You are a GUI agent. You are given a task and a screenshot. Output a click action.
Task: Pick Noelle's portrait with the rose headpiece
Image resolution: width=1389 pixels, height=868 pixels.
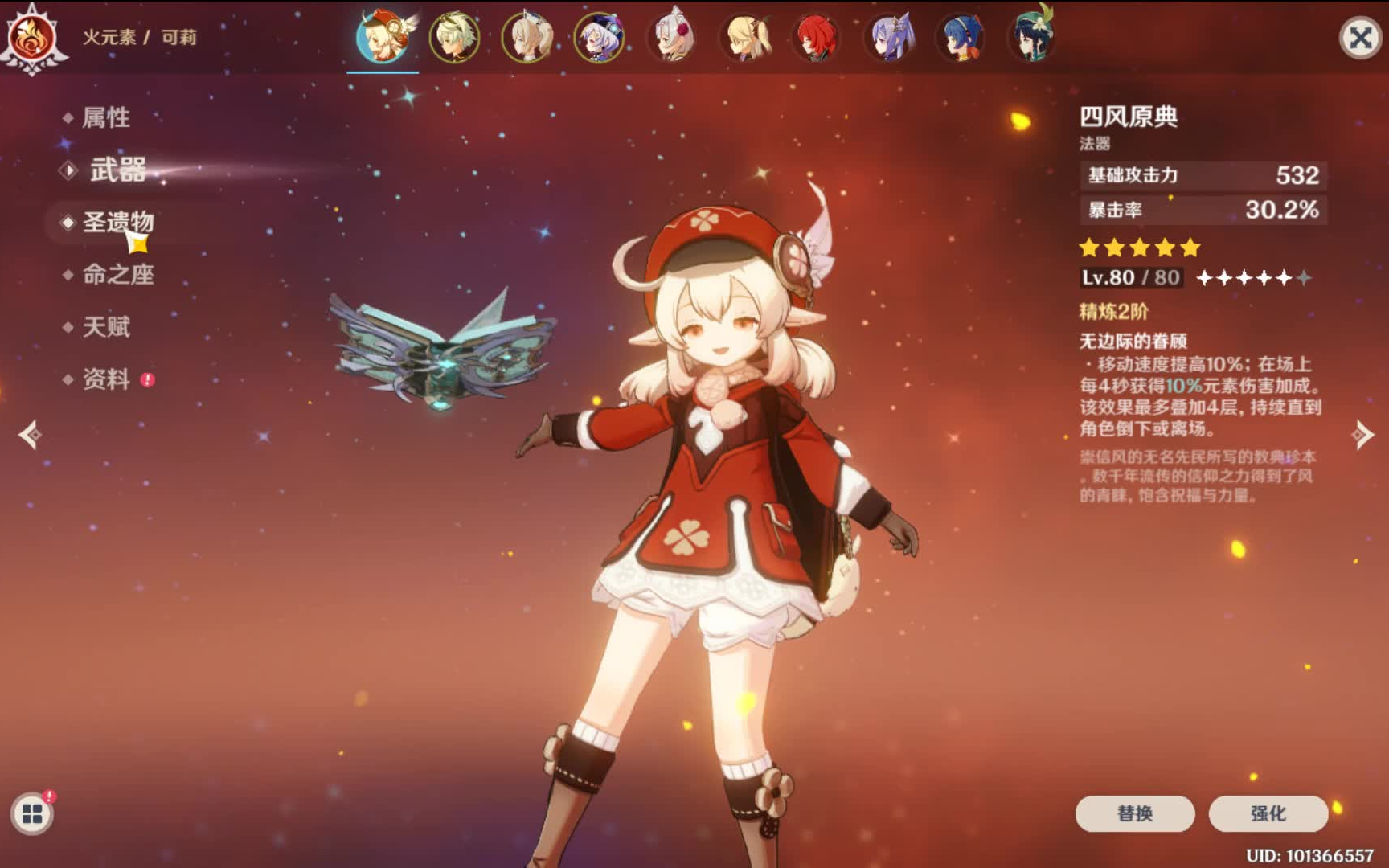(x=672, y=37)
